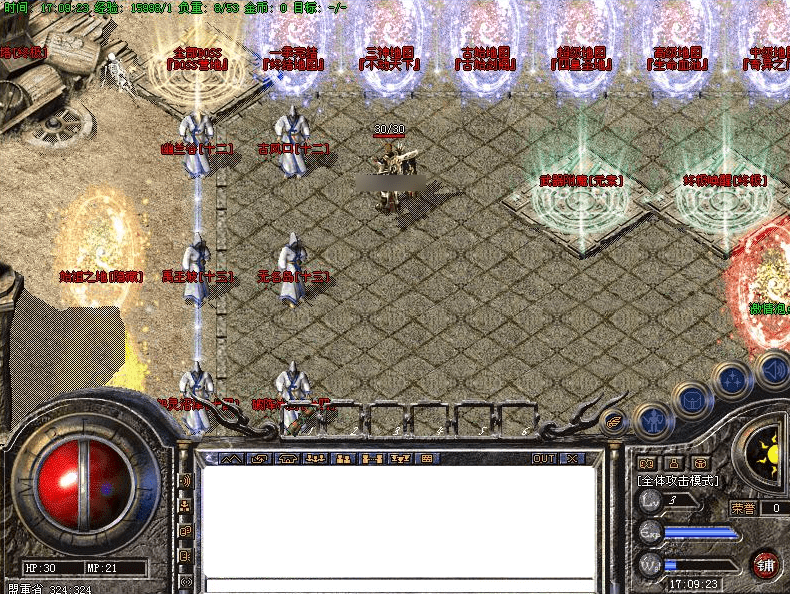Open the skills sparkle round button
This screenshot has width=790, height=594.
click(733, 380)
